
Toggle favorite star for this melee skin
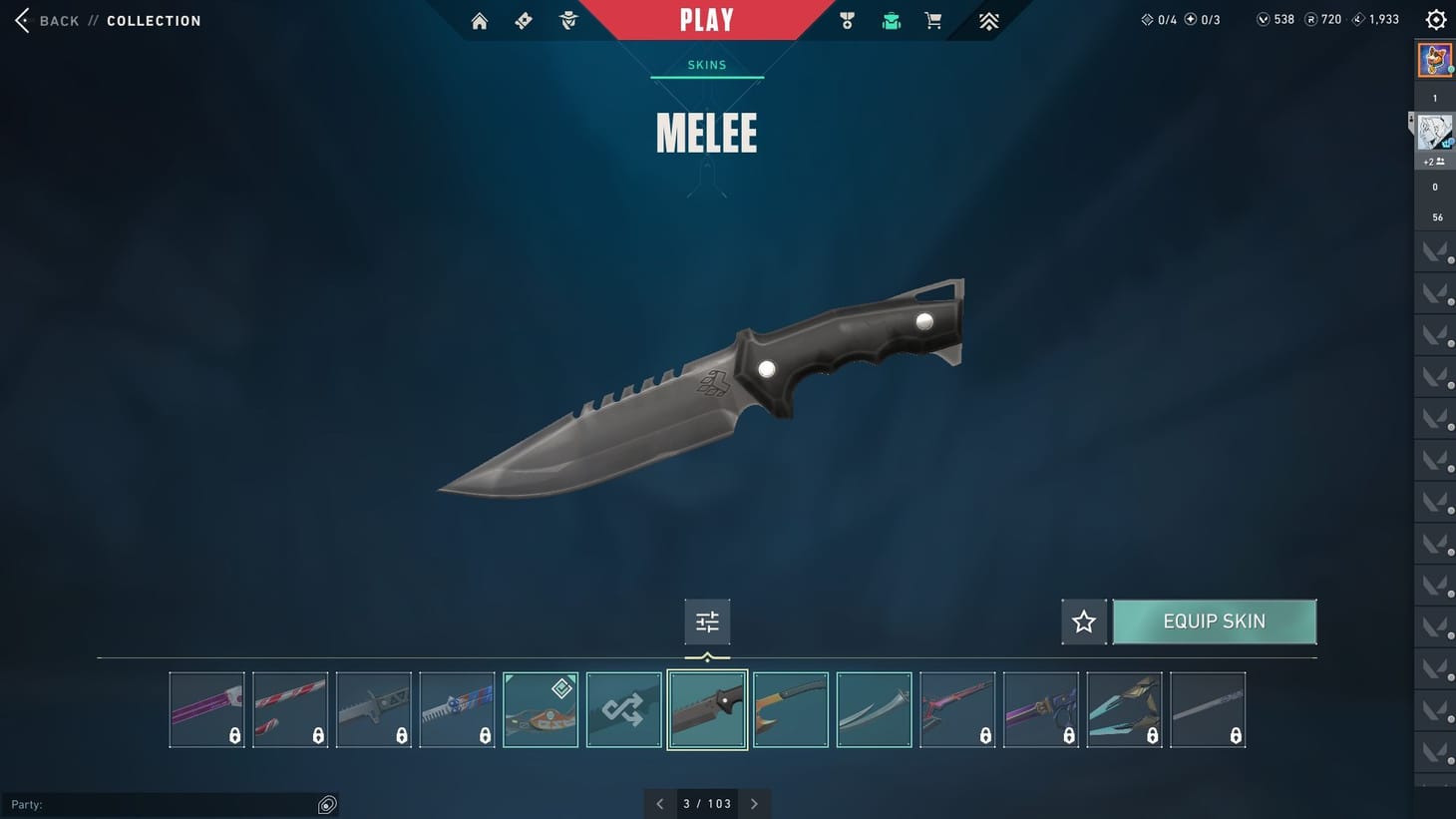point(1083,621)
